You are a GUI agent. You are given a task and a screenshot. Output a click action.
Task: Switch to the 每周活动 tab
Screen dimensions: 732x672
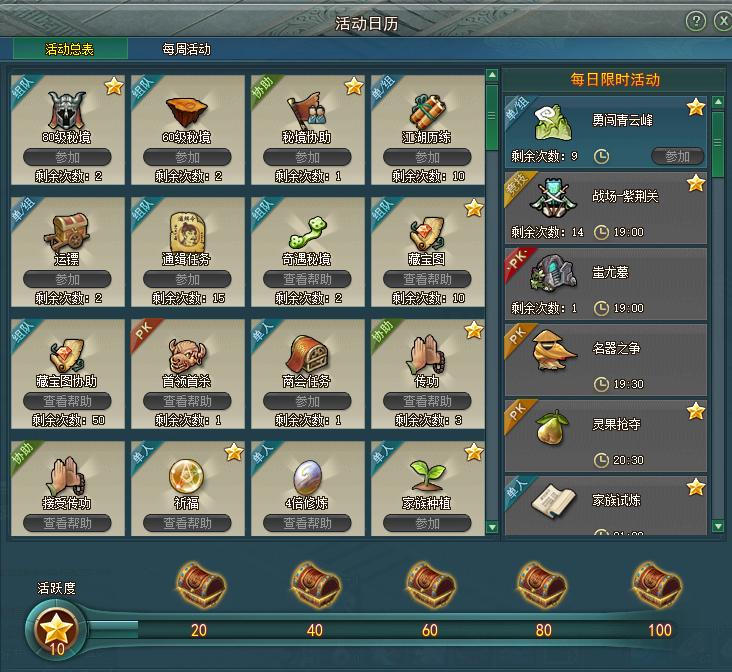click(x=187, y=49)
